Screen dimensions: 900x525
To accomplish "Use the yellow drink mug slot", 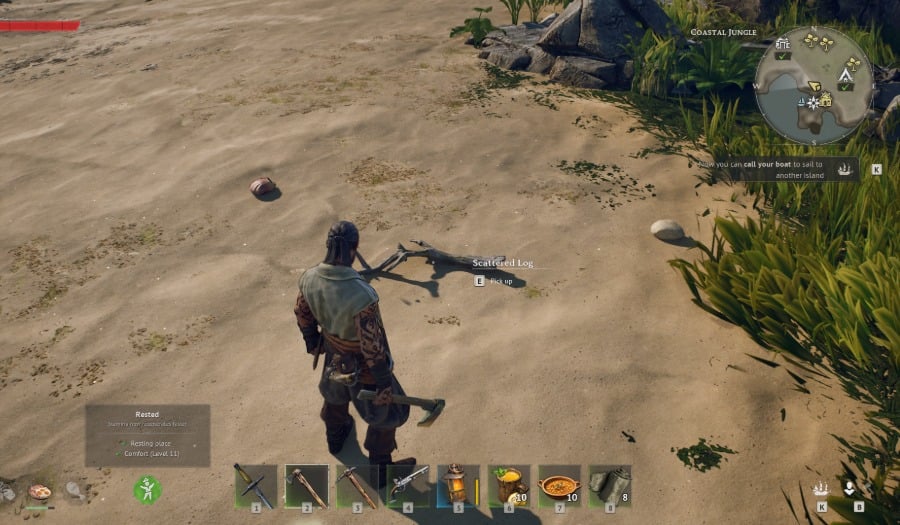I will point(508,486).
